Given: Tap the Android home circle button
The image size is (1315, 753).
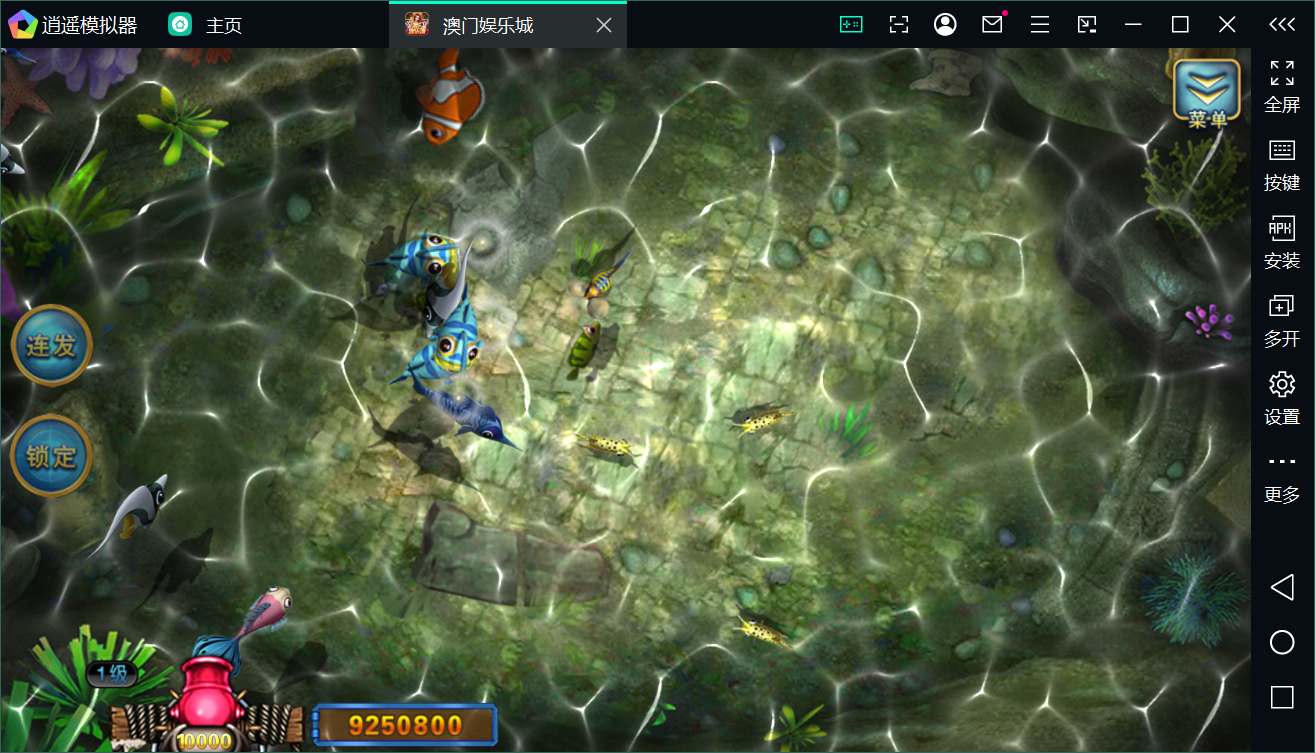Looking at the screenshot, I should pos(1282,642).
